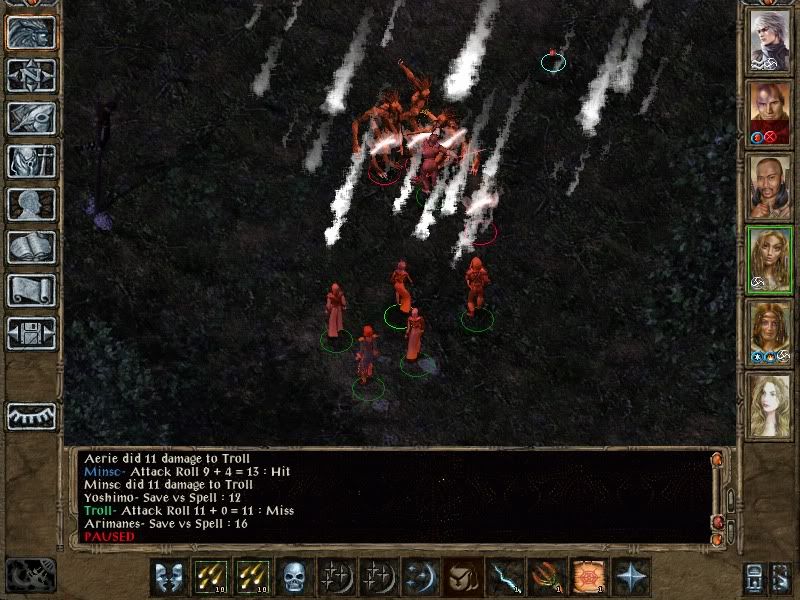Click the return to game button atop sidebar

tap(31, 32)
